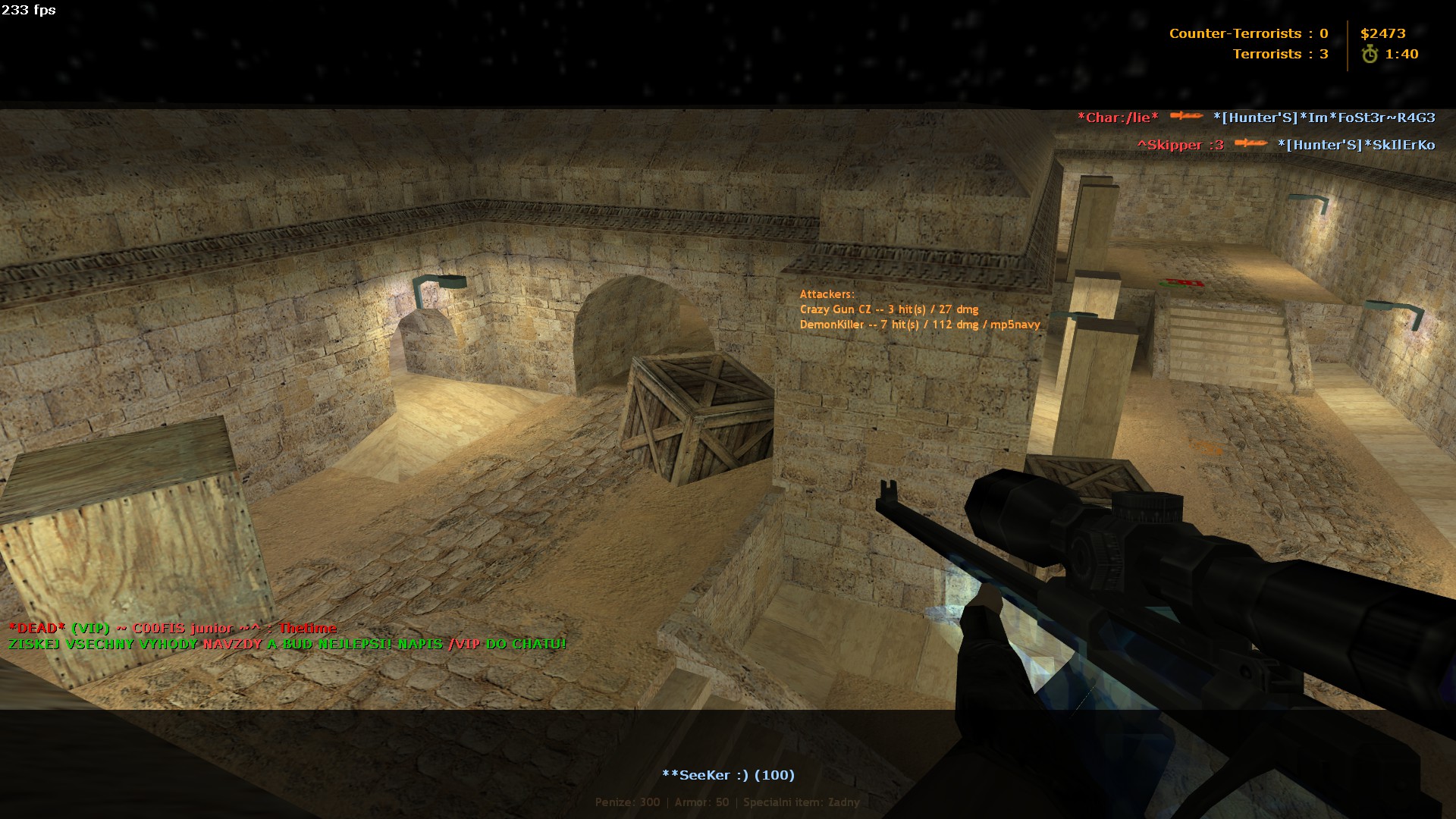Click the kill feed entry for *Char:/lie*
This screenshot has width=1456, height=819.
(1256, 118)
